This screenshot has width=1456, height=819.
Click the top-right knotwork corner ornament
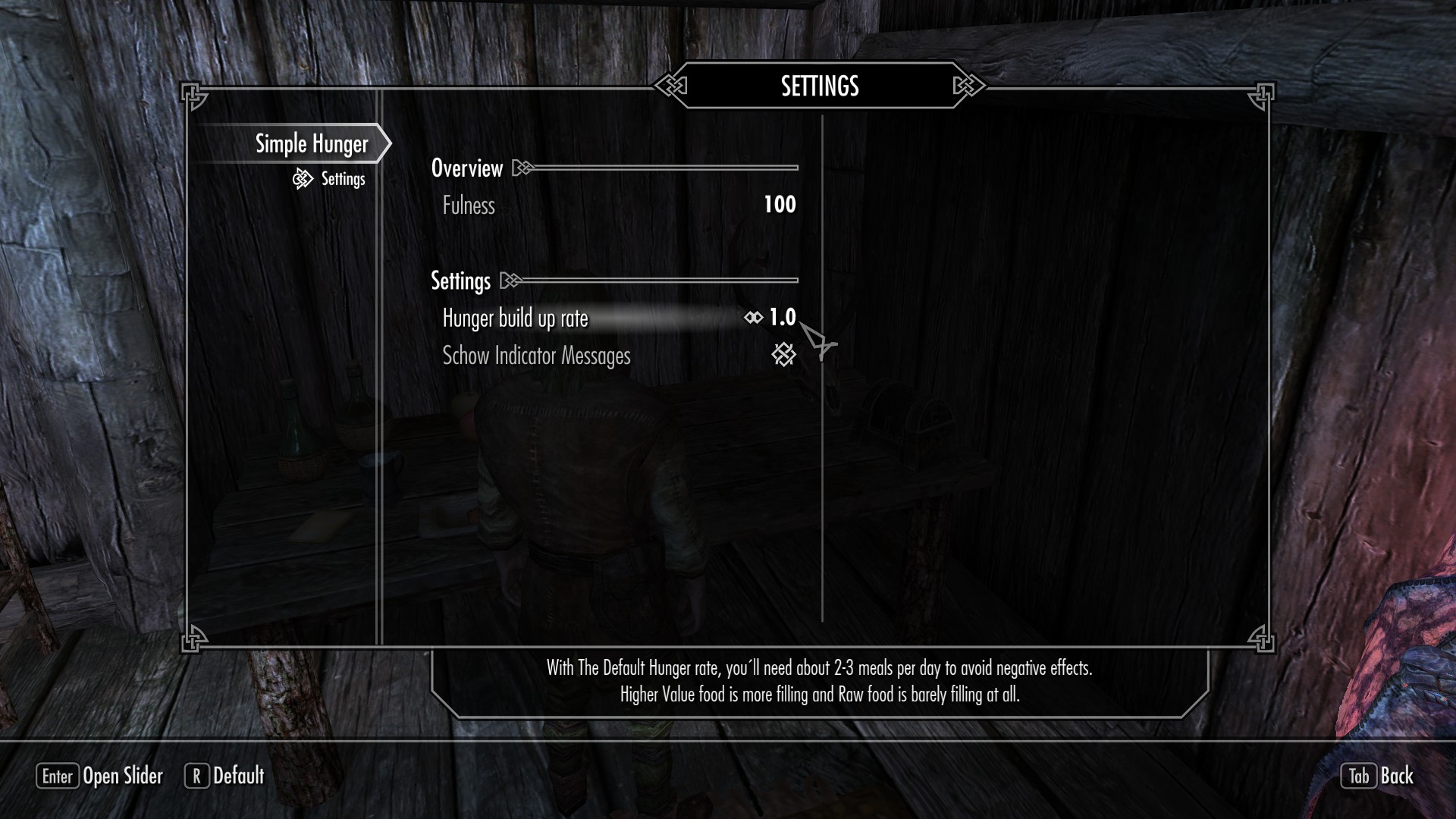1261,94
